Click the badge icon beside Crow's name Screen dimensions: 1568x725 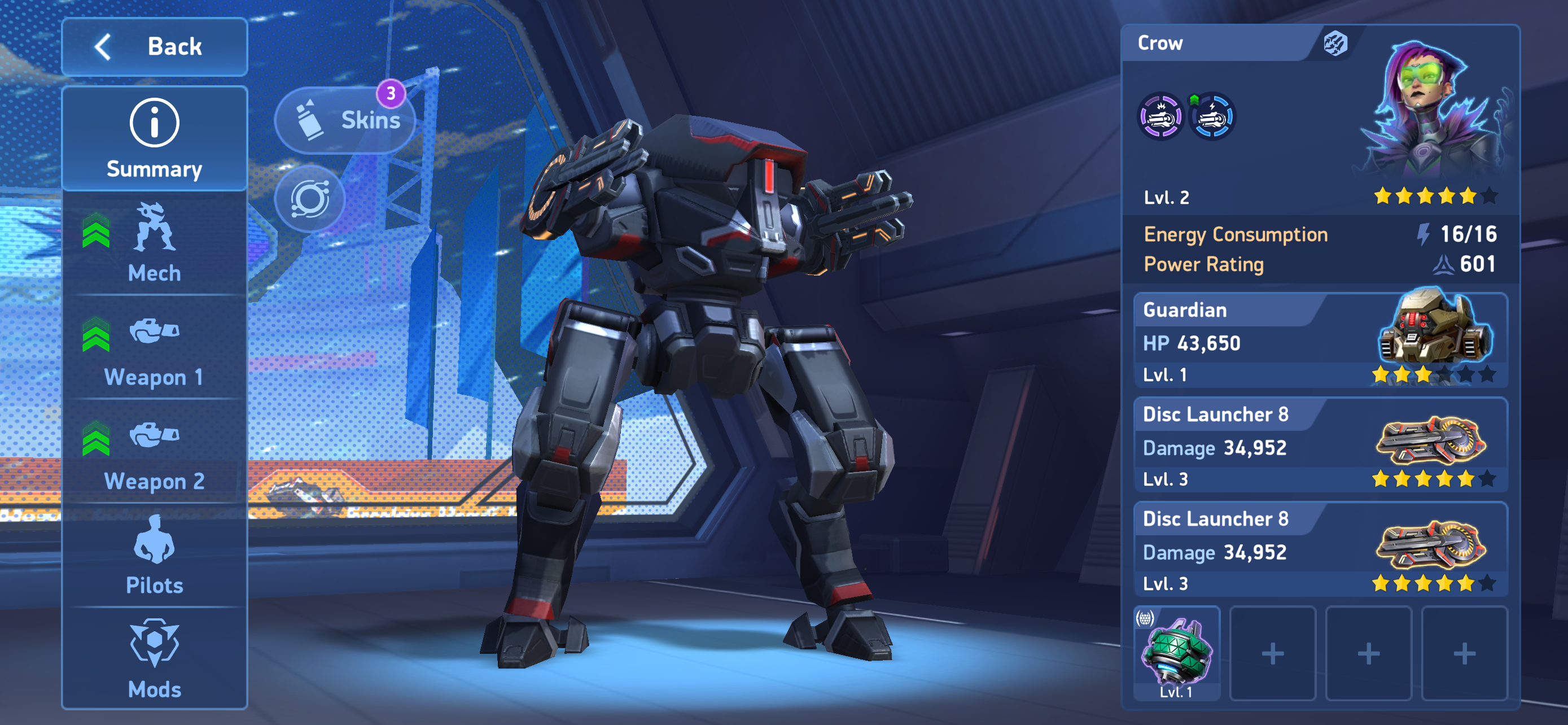1335,44
